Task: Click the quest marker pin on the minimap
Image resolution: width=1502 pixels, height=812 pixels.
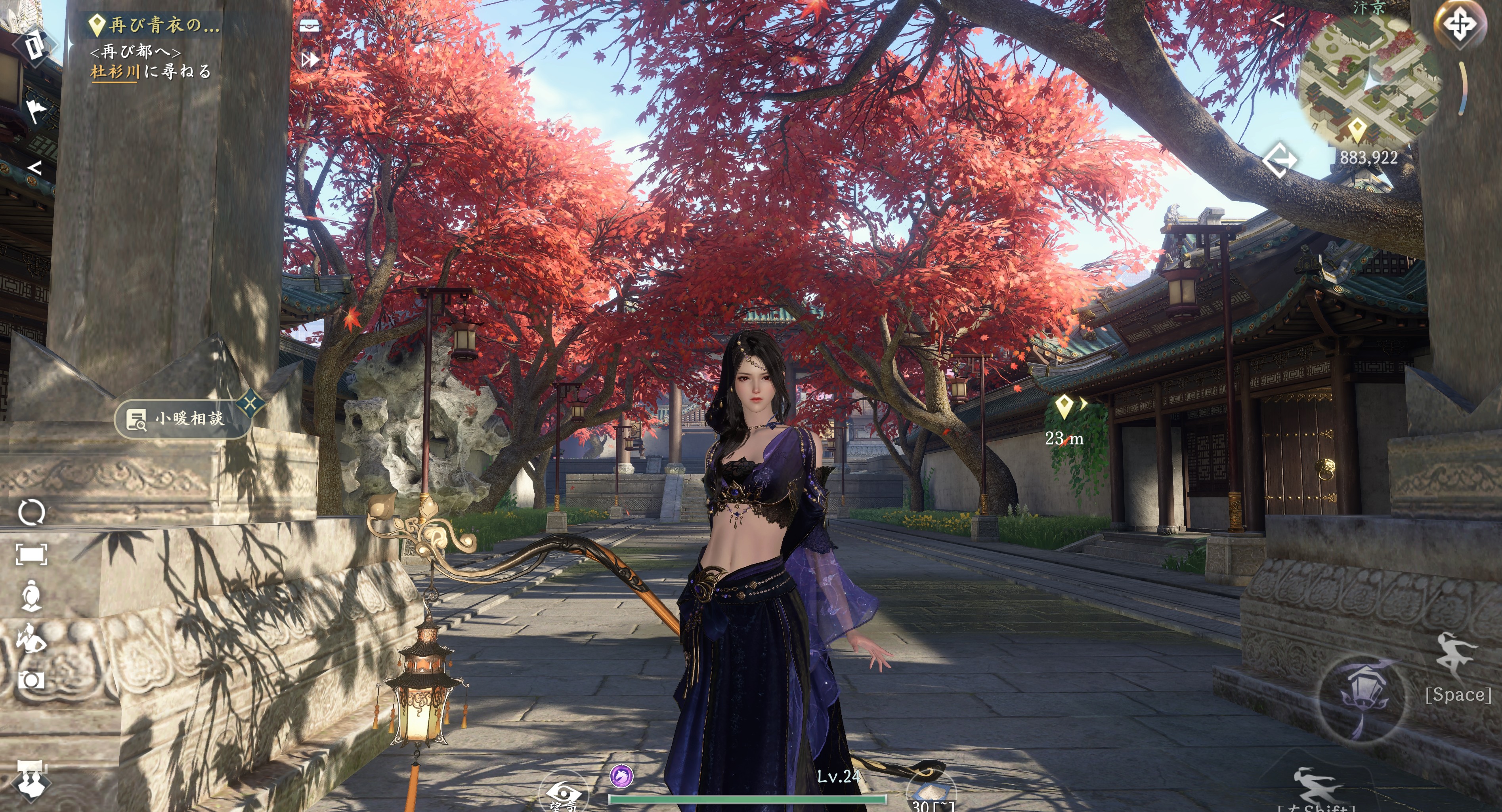Action: (1357, 130)
